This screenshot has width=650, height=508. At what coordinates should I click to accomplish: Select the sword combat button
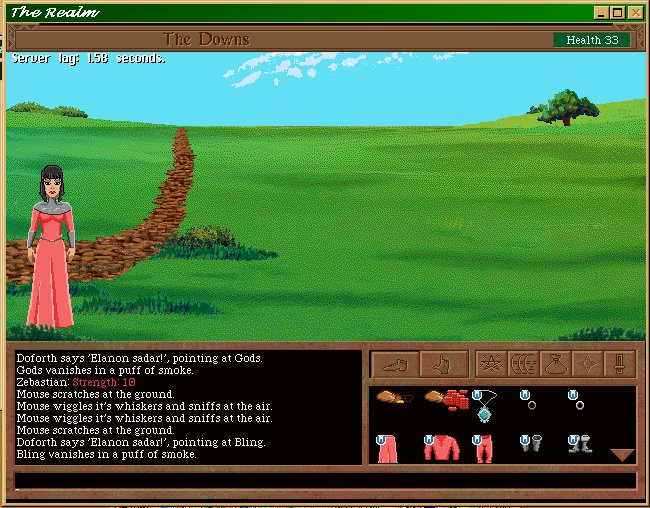click(x=620, y=363)
